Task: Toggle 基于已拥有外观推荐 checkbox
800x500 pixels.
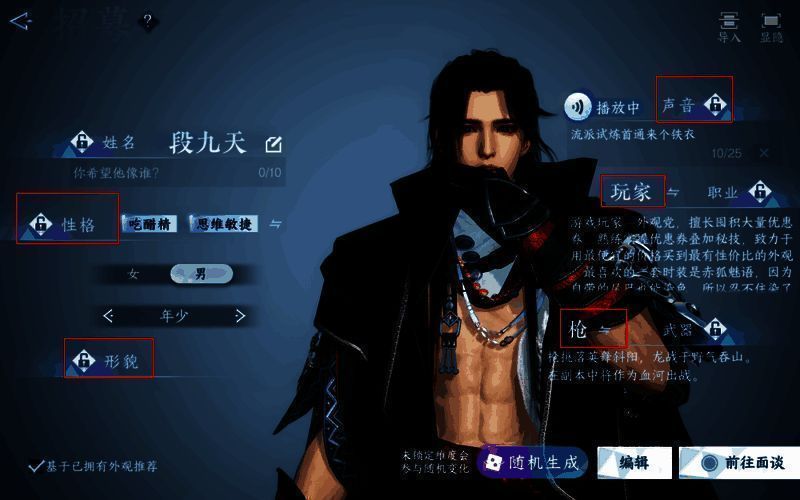Action: pyautogui.click(x=36, y=466)
